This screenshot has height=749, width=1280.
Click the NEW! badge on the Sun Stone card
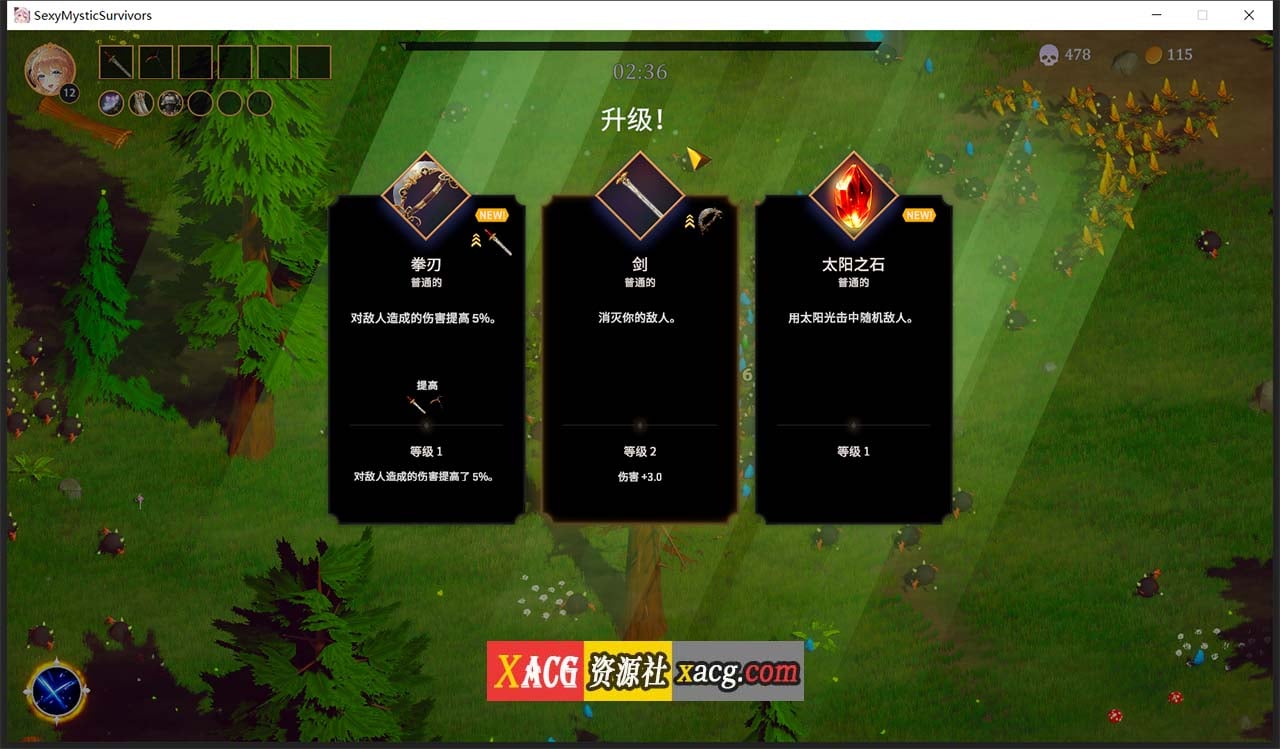pyautogui.click(x=918, y=214)
